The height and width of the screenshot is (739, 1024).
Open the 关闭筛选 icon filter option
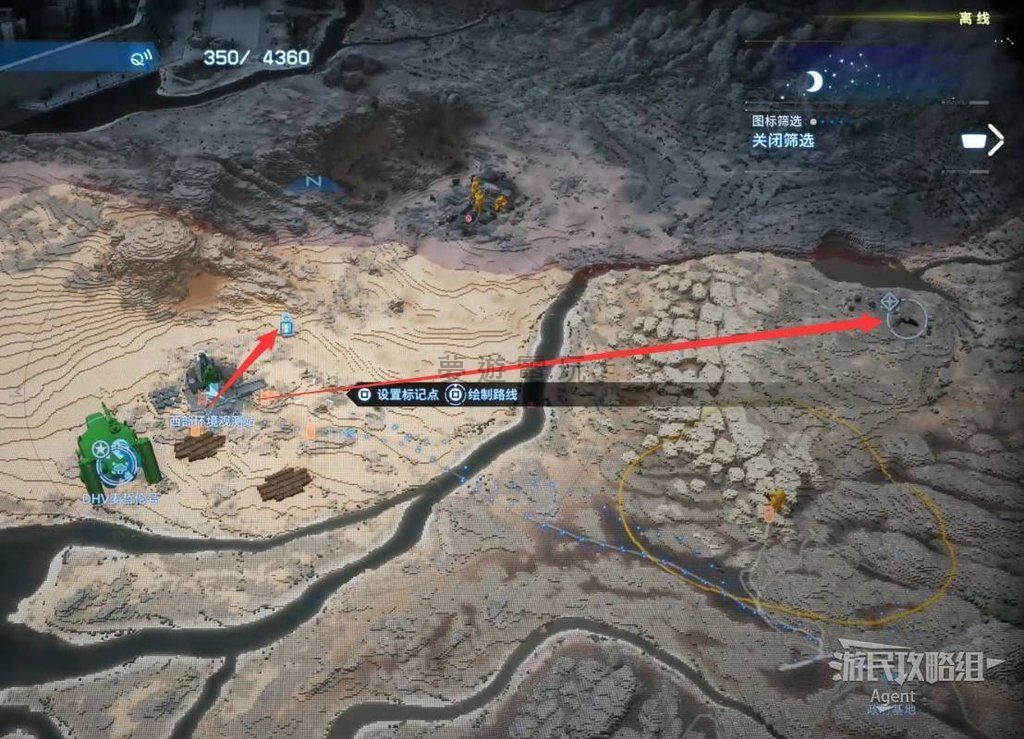(783, 141)
